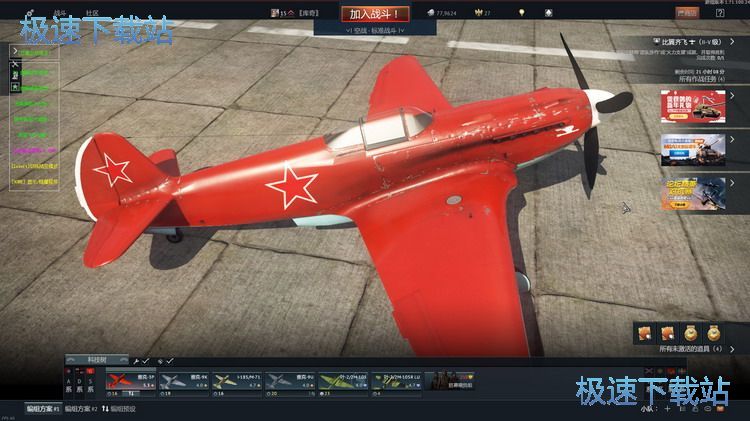Open the 社区 community menu

(92, 13)
